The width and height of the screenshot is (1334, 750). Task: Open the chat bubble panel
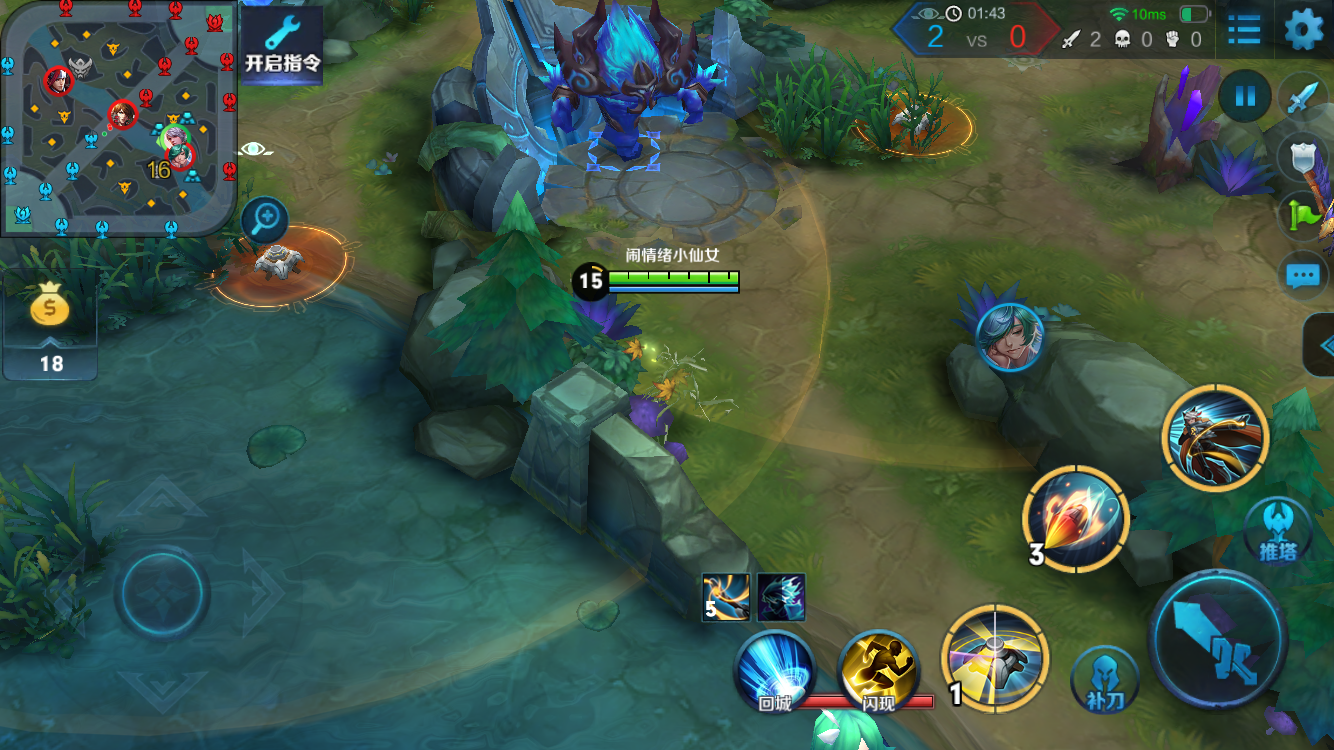coord(1302,274)
